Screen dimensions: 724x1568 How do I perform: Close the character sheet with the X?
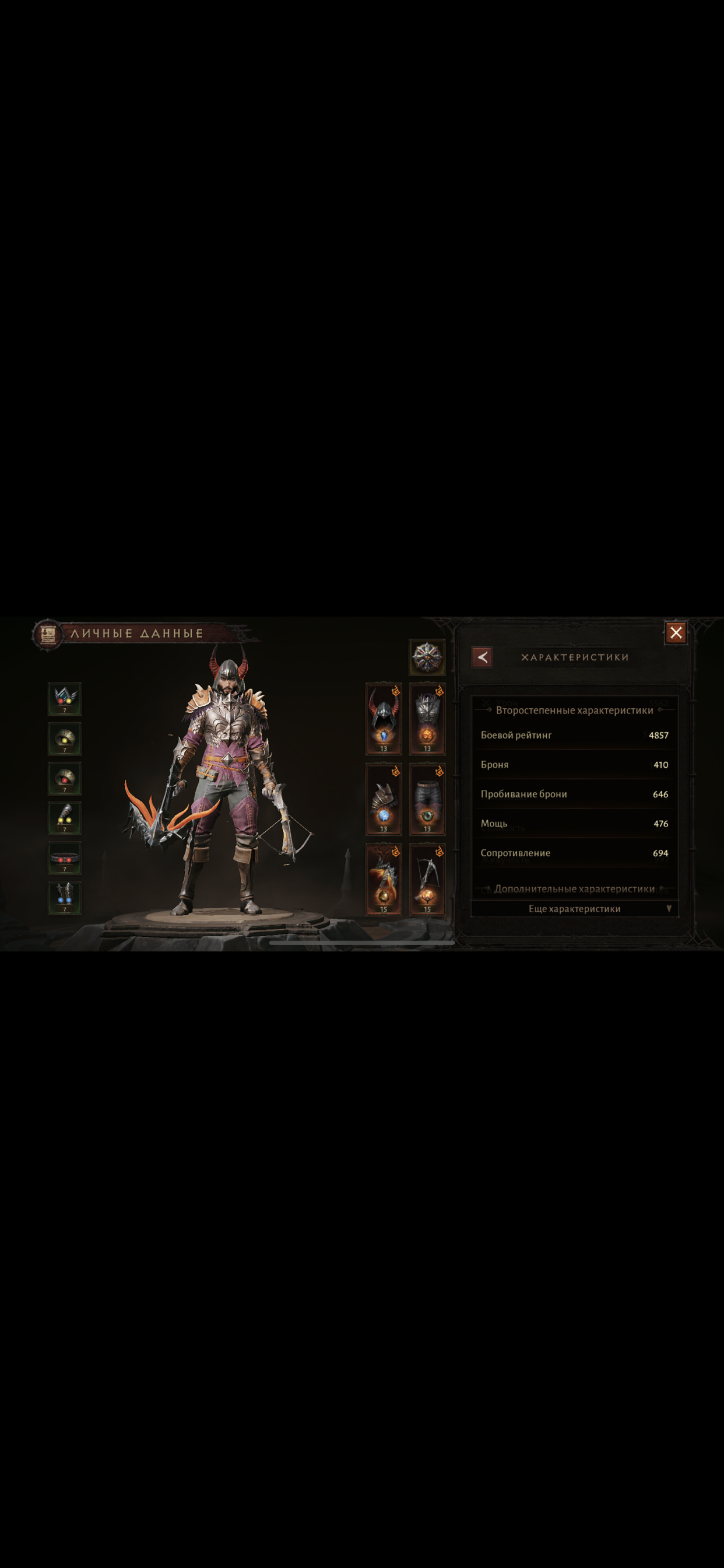(x=676, y=633)
